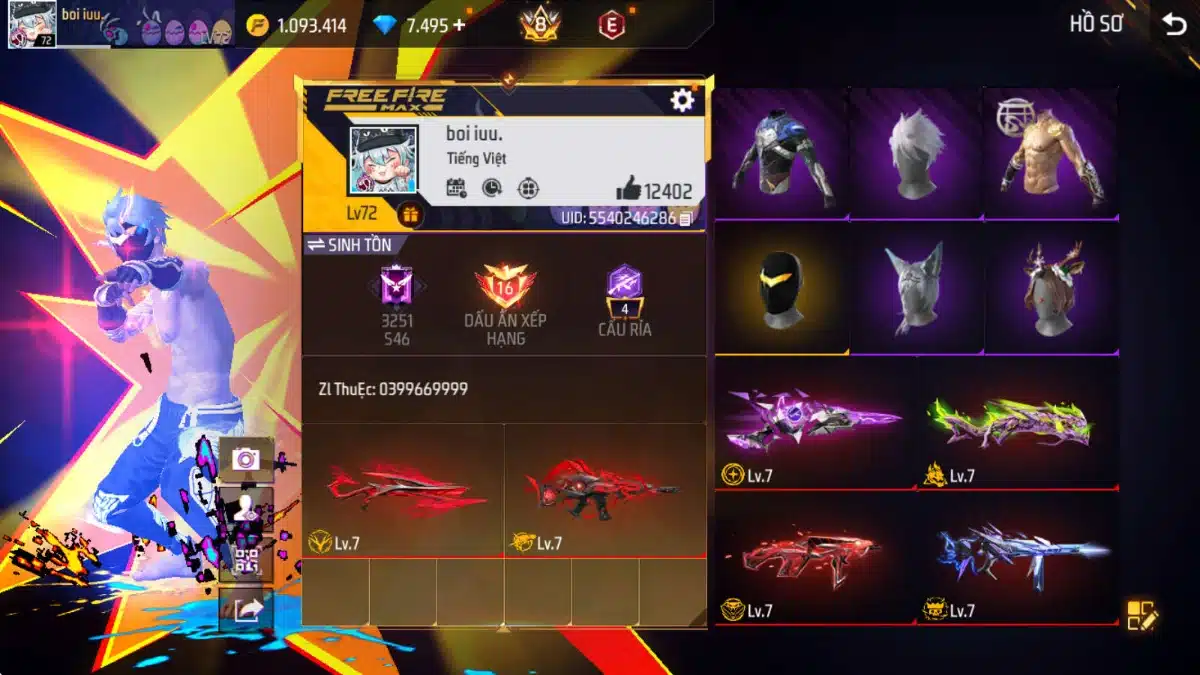
Task: Copy the UID number
Action: (685, 218)
